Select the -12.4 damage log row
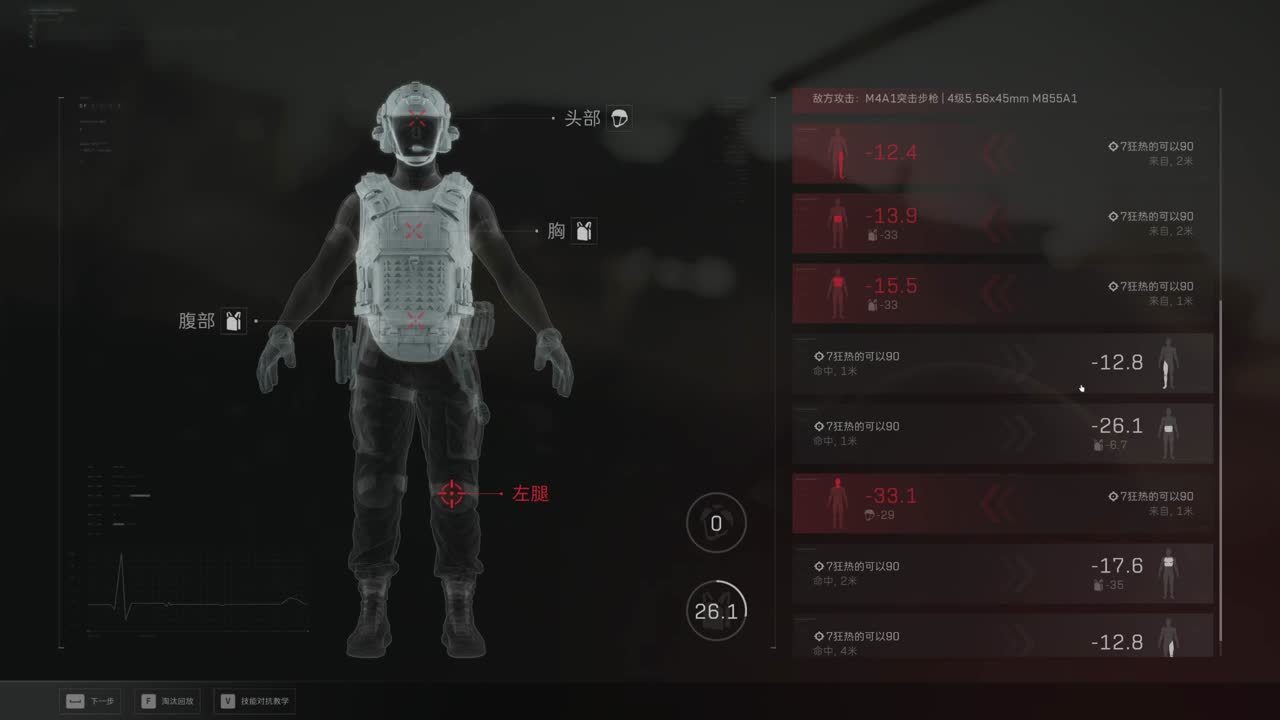Image resolution: width=1280 pixels, height=720 pixels. (1002, 154)
